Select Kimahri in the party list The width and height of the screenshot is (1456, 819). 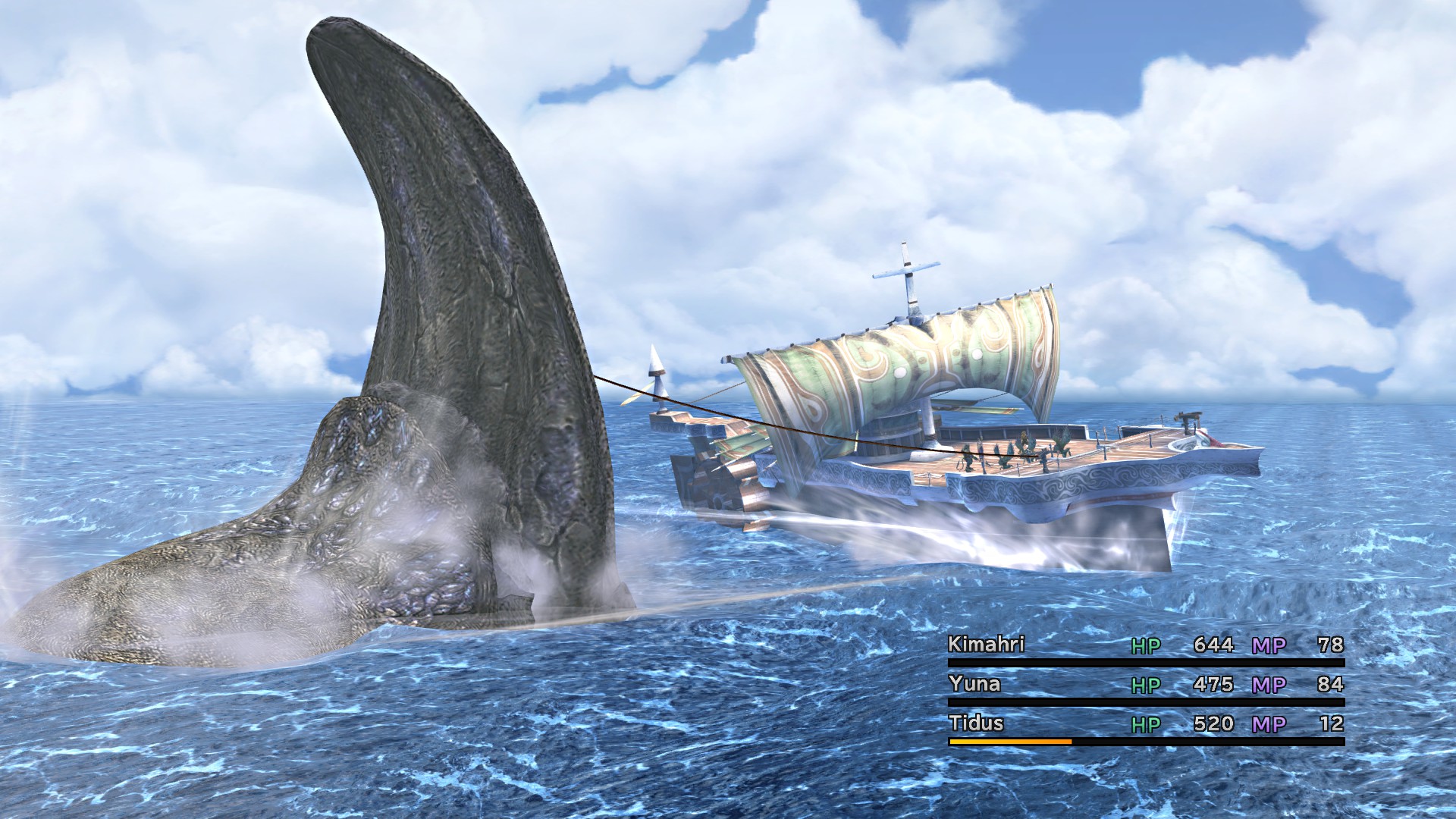pyautogui.click(x=986, y=645)
